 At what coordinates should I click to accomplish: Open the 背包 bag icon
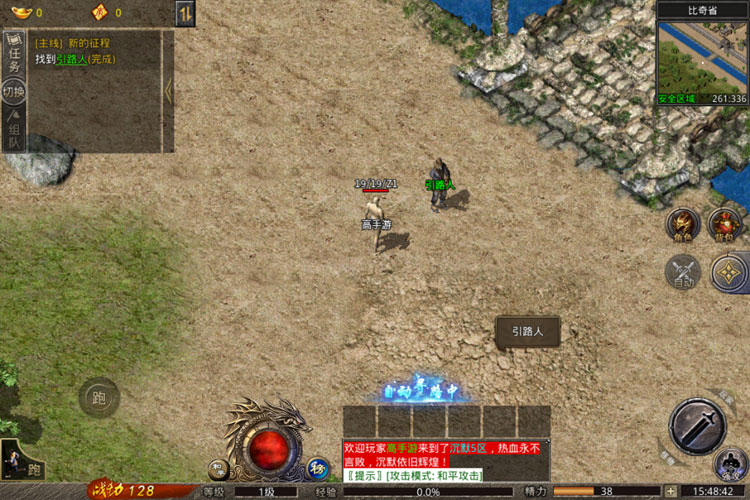click(725, 225)
